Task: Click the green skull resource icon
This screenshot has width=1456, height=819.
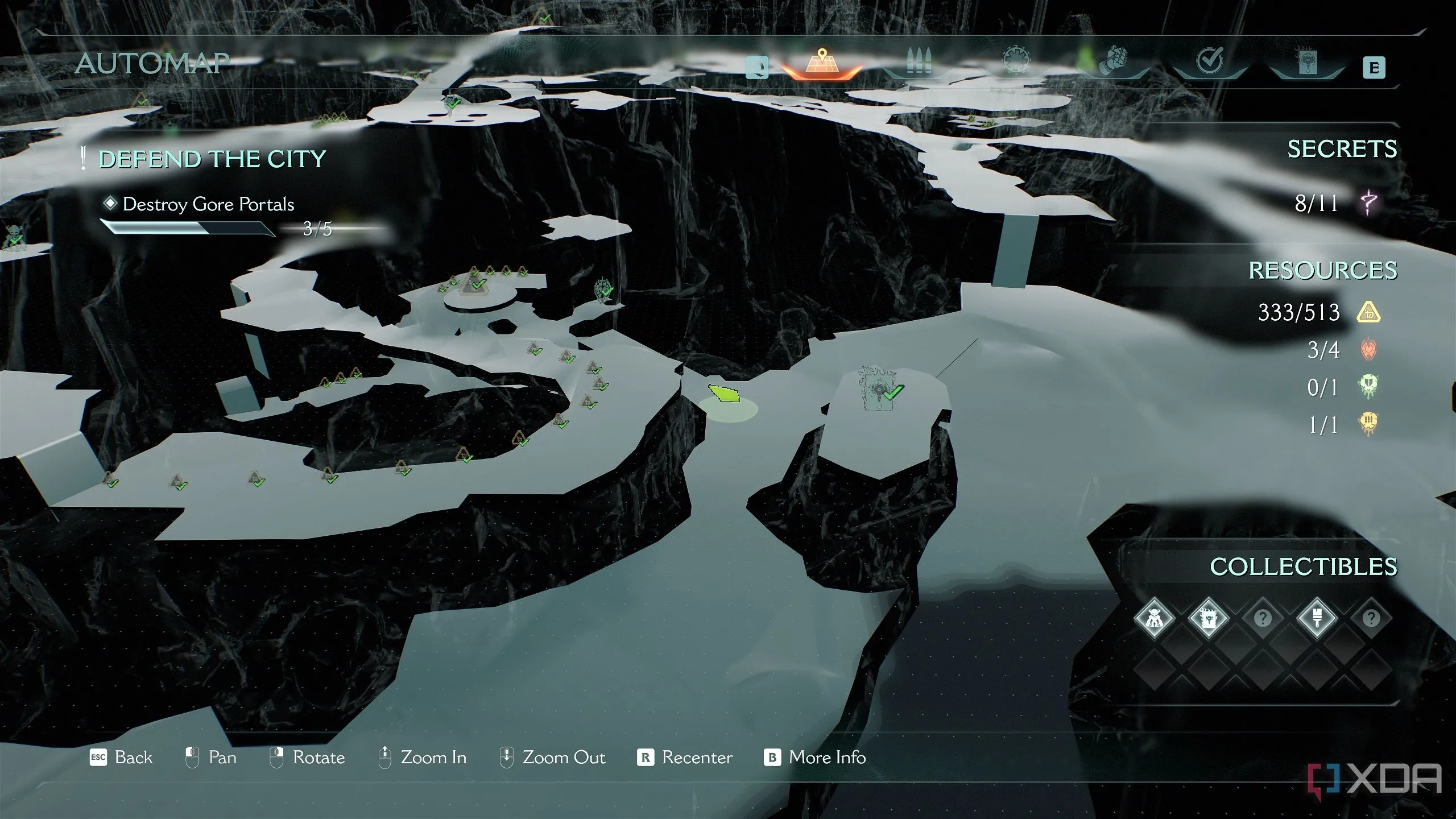Action: click(x=1368, y=387)
